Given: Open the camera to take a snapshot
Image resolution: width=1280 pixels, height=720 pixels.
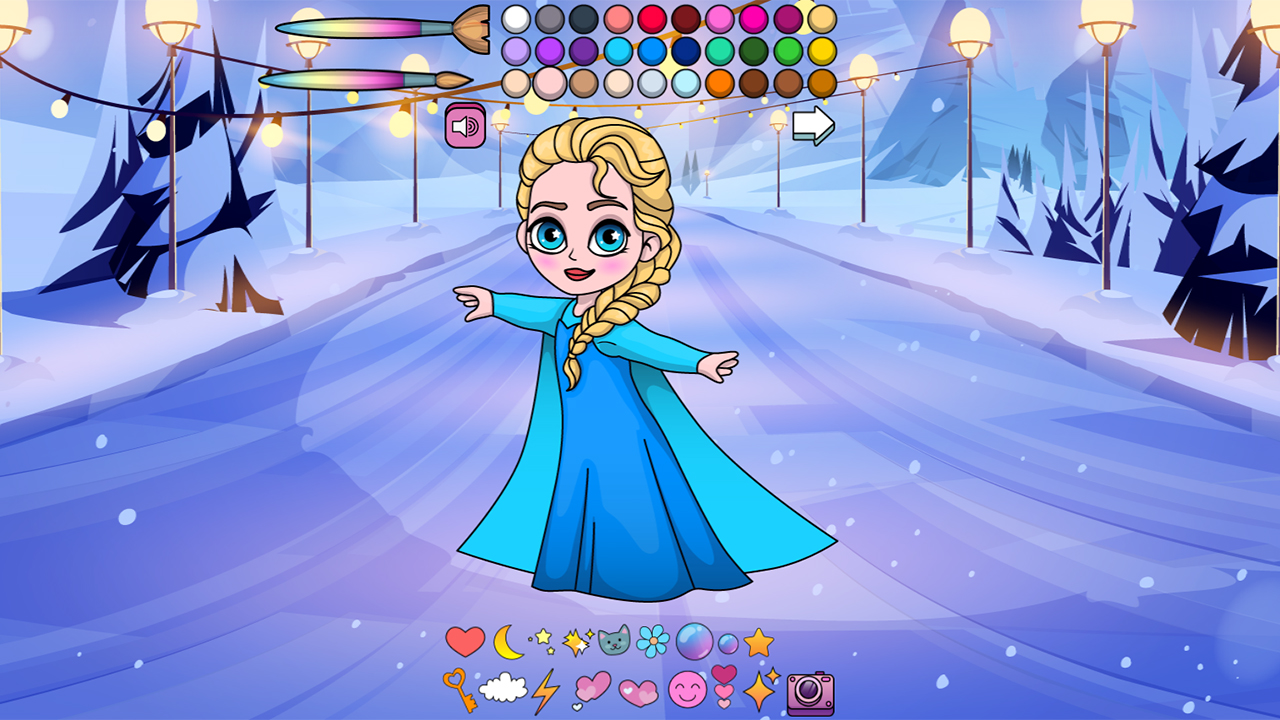Looking at the screenshot, I should pyautogui.click(x=810, y=694).
